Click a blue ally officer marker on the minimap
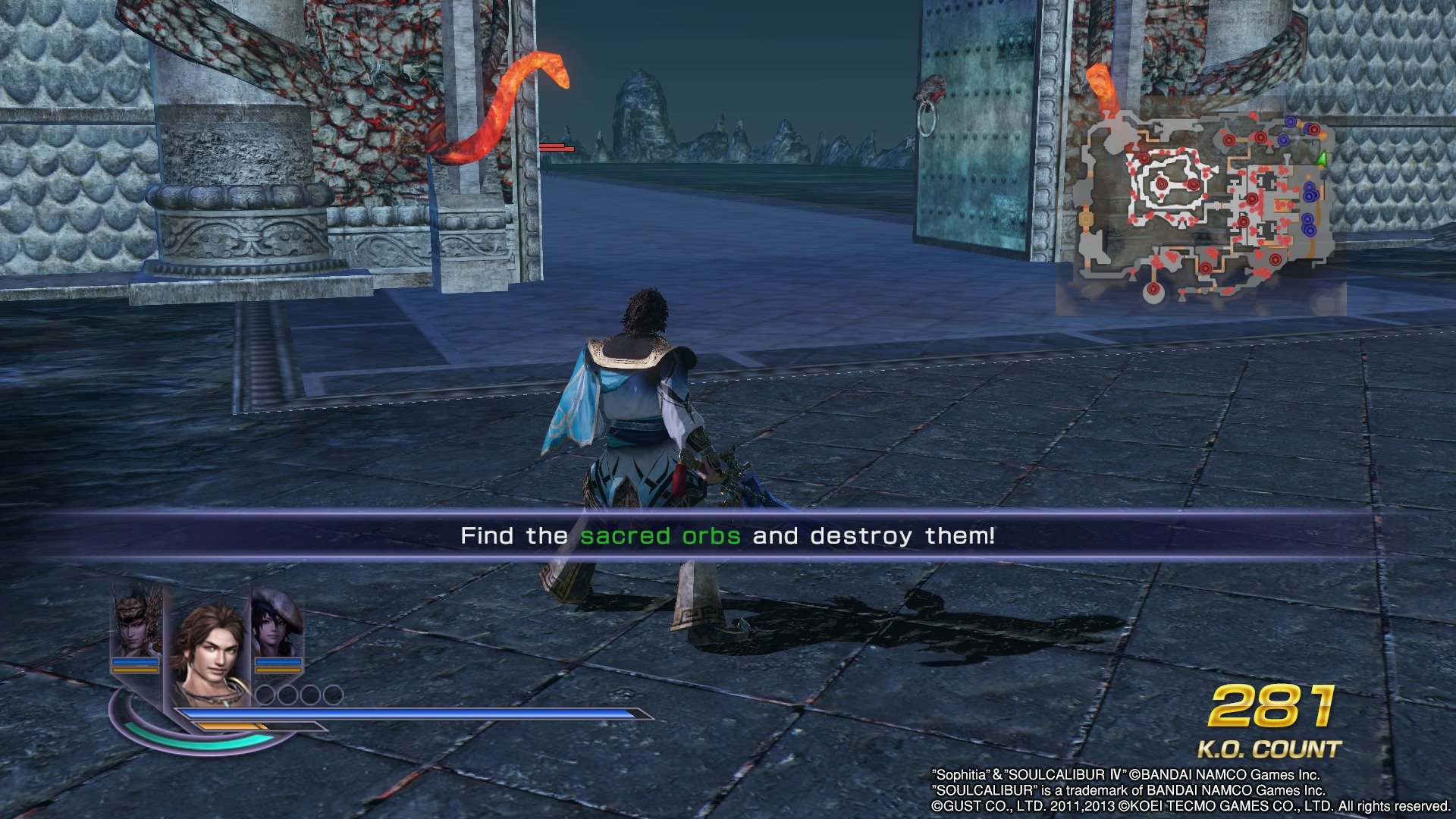The image size is (1456, 819). click(1310, 195)
